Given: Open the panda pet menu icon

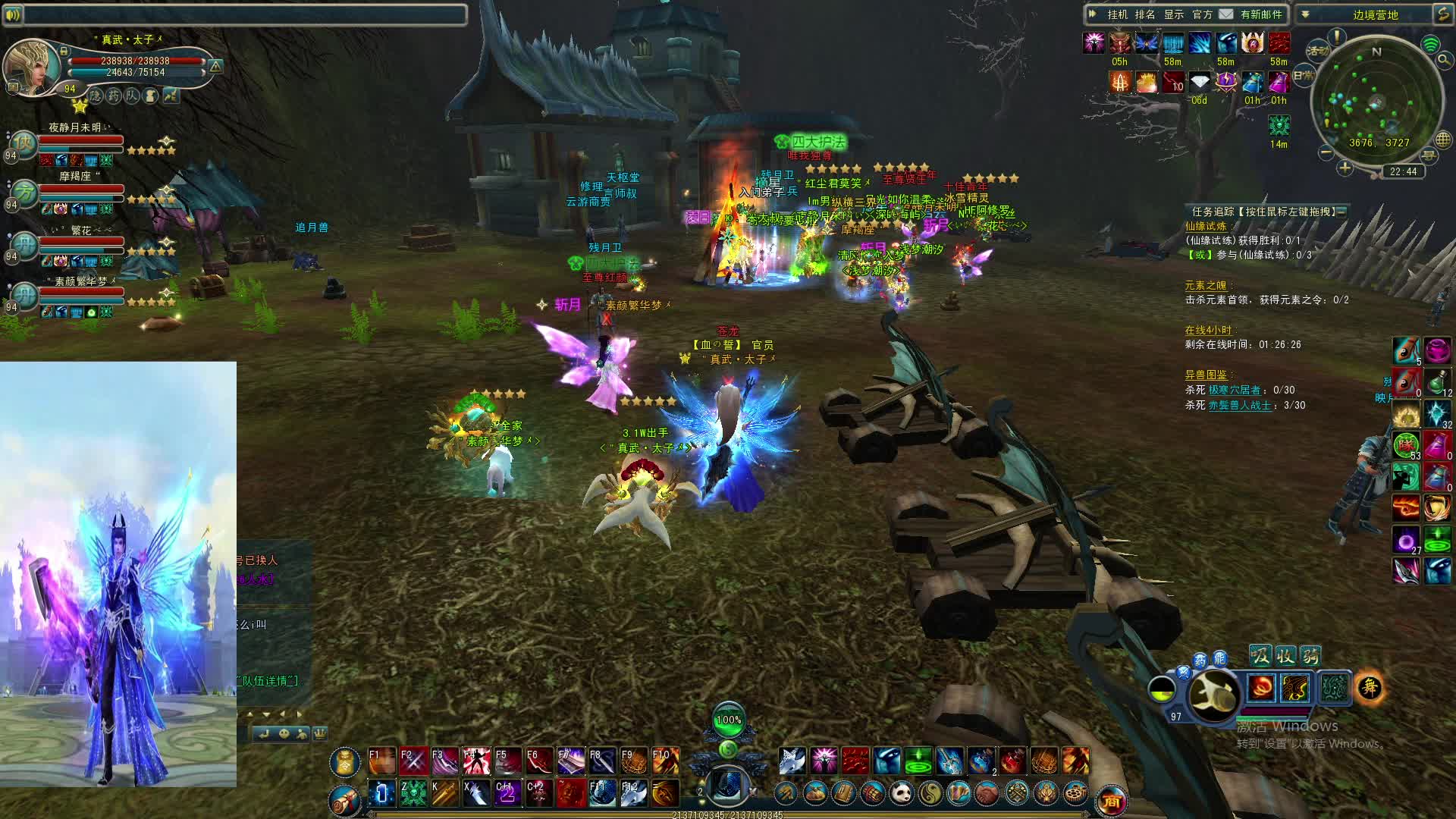Looking at the screenshot, I should (901, 793).
